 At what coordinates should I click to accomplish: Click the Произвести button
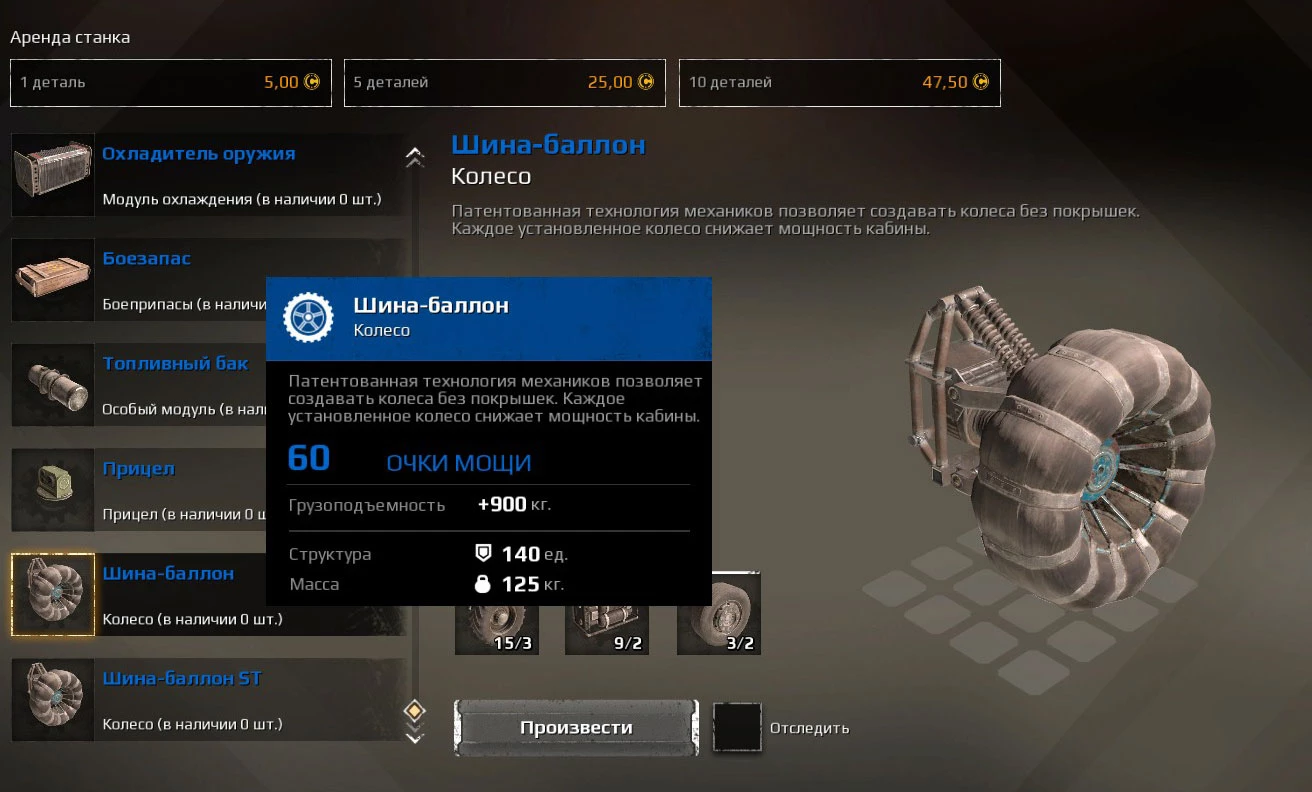click(575, 727)
